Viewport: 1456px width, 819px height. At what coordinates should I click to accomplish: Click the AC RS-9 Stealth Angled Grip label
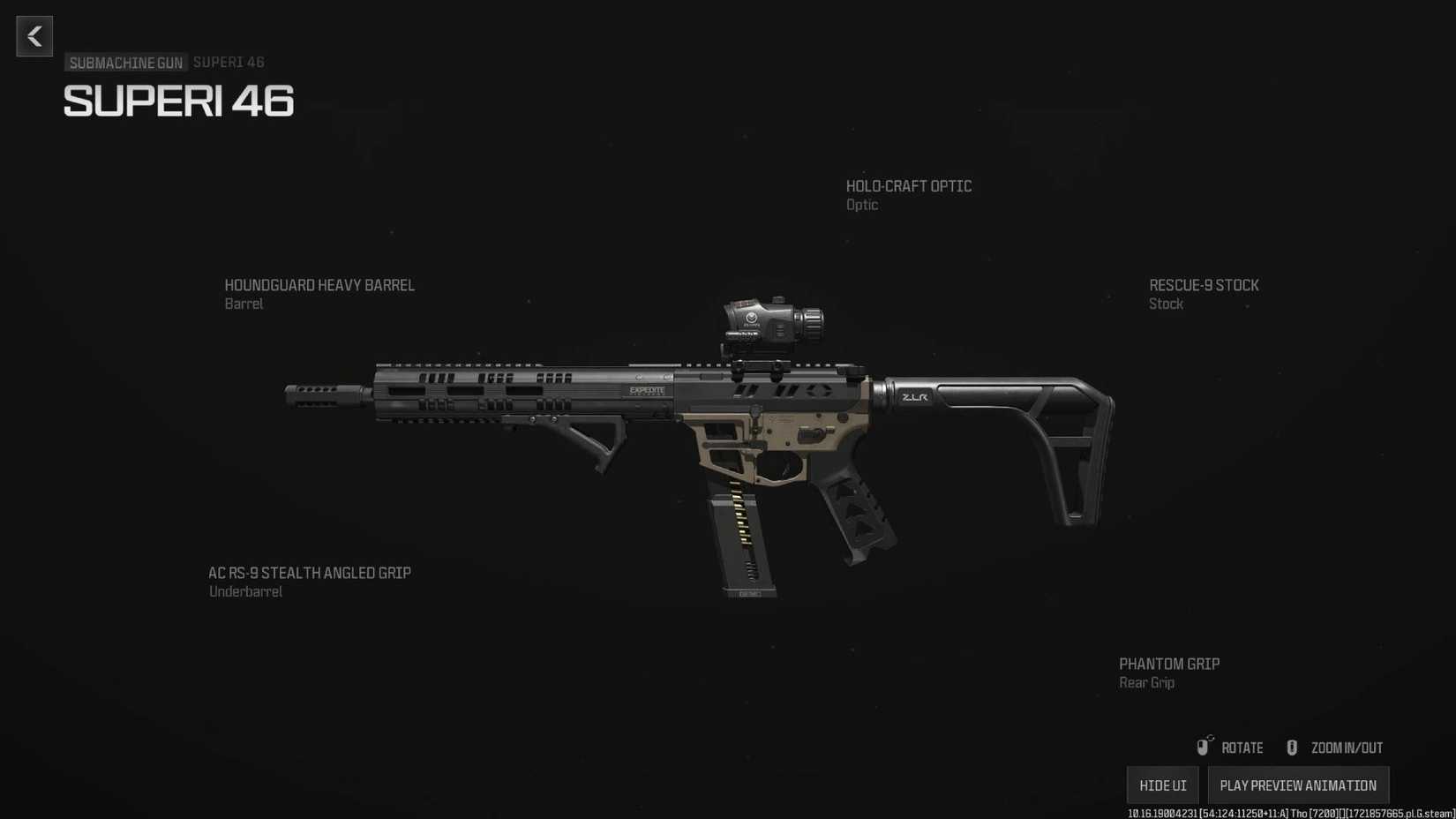[309, 573]
